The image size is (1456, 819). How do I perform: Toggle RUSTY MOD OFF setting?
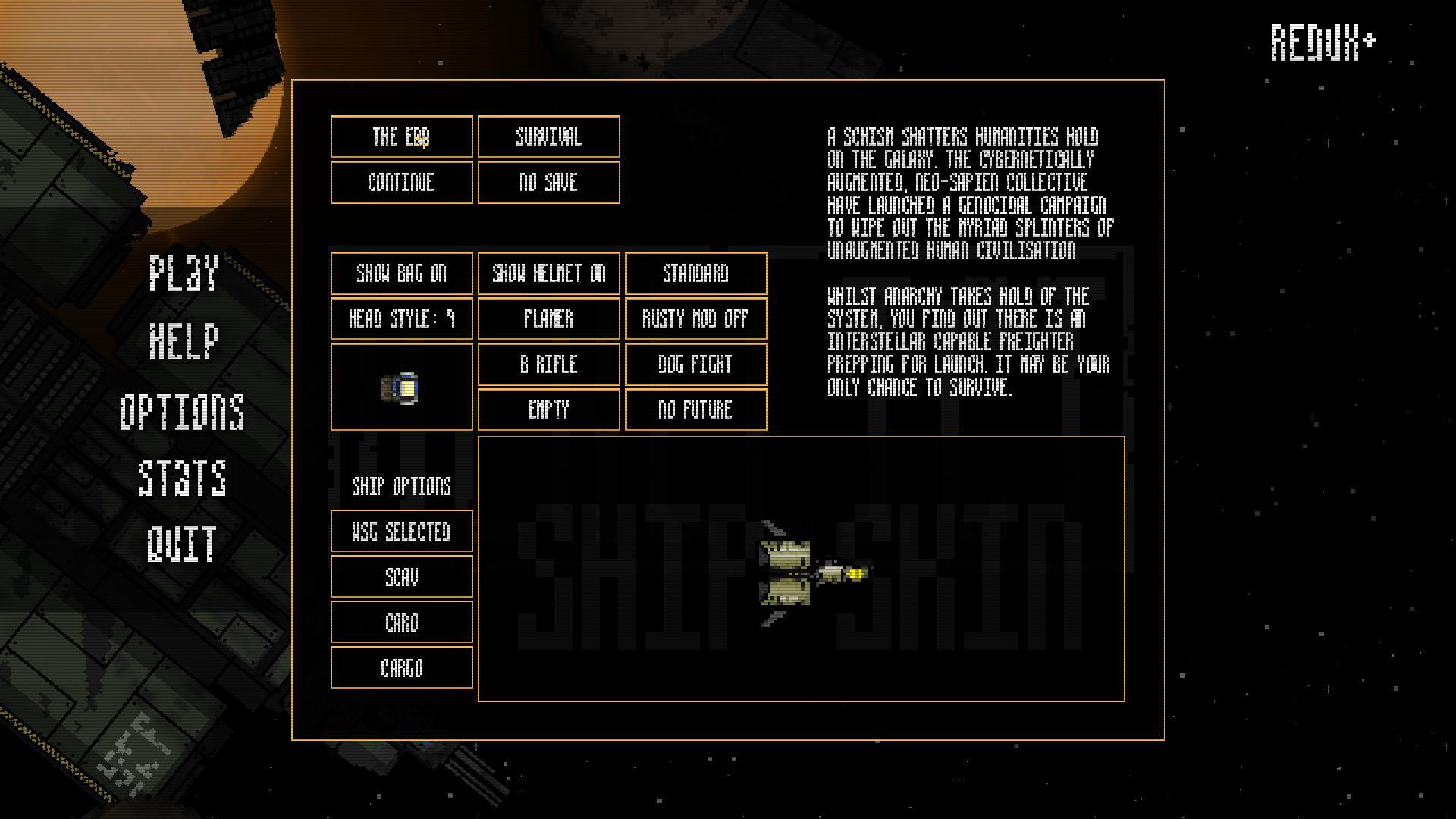point(695,319)
